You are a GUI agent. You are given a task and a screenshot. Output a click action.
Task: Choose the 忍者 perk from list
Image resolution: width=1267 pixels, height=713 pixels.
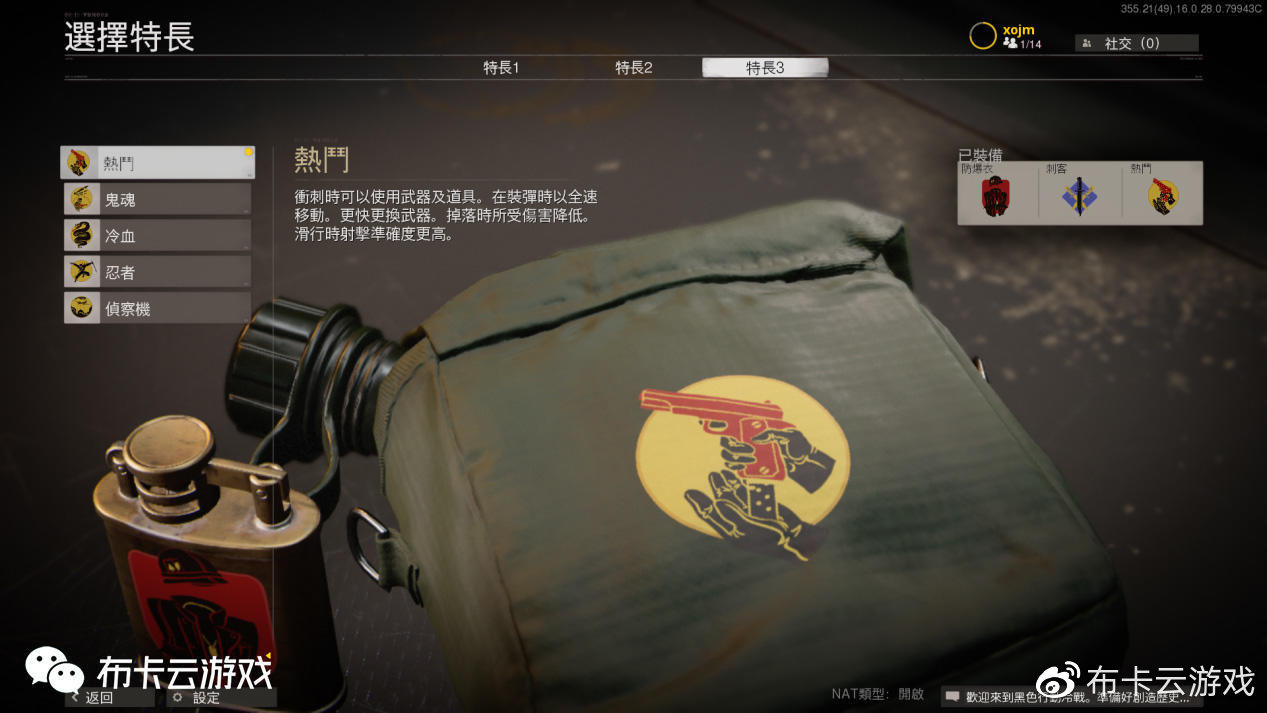click(x=157, y=272)
